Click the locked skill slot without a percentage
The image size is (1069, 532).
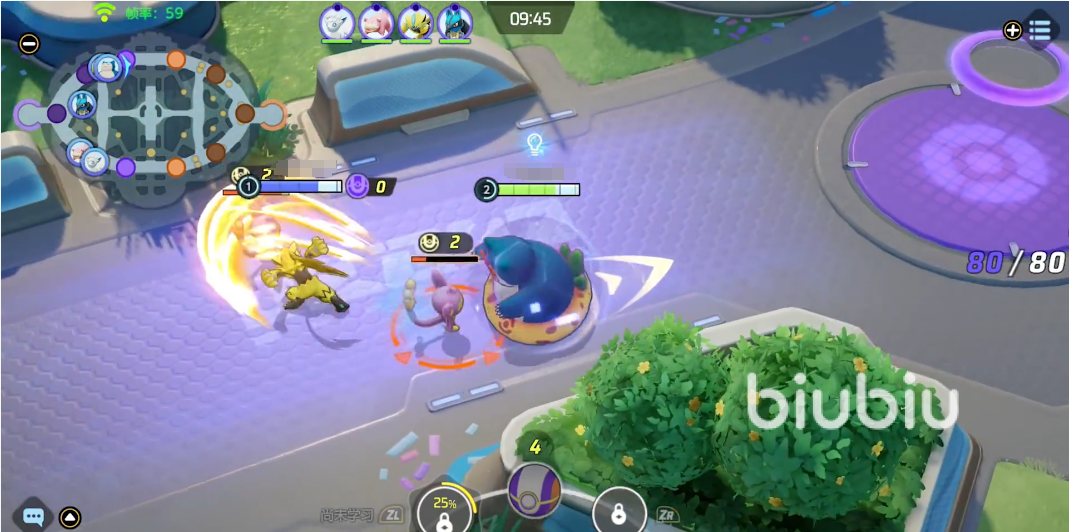click(x=619, y=512)
